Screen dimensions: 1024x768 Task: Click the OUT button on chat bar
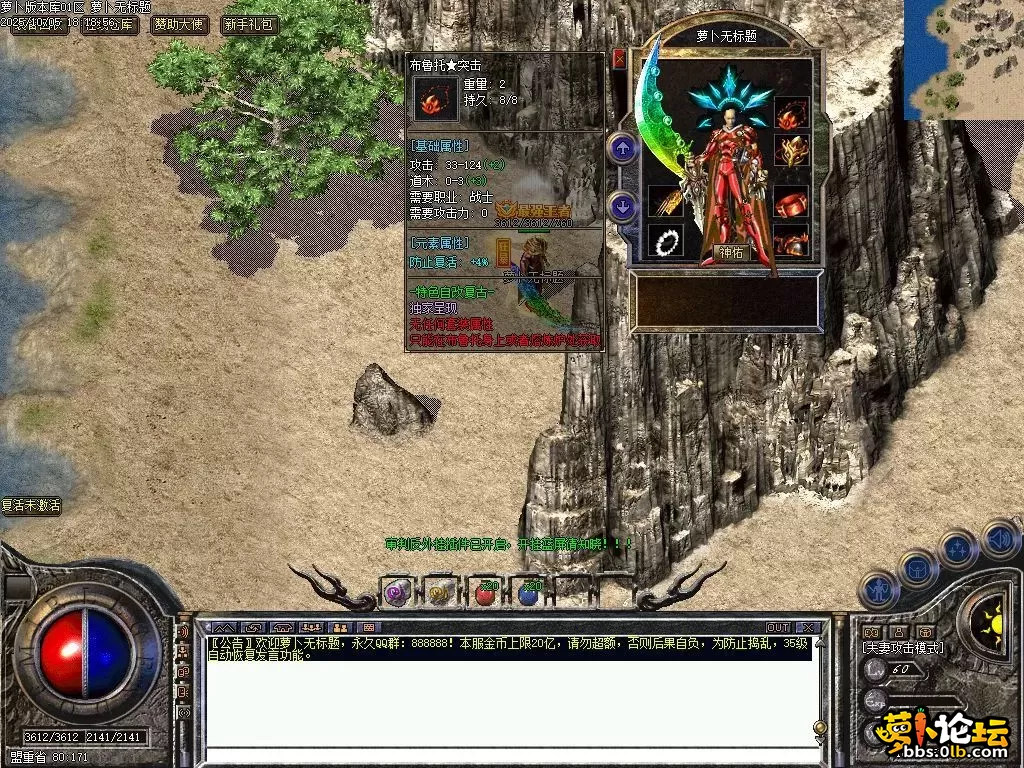click(x=778, y=627)
